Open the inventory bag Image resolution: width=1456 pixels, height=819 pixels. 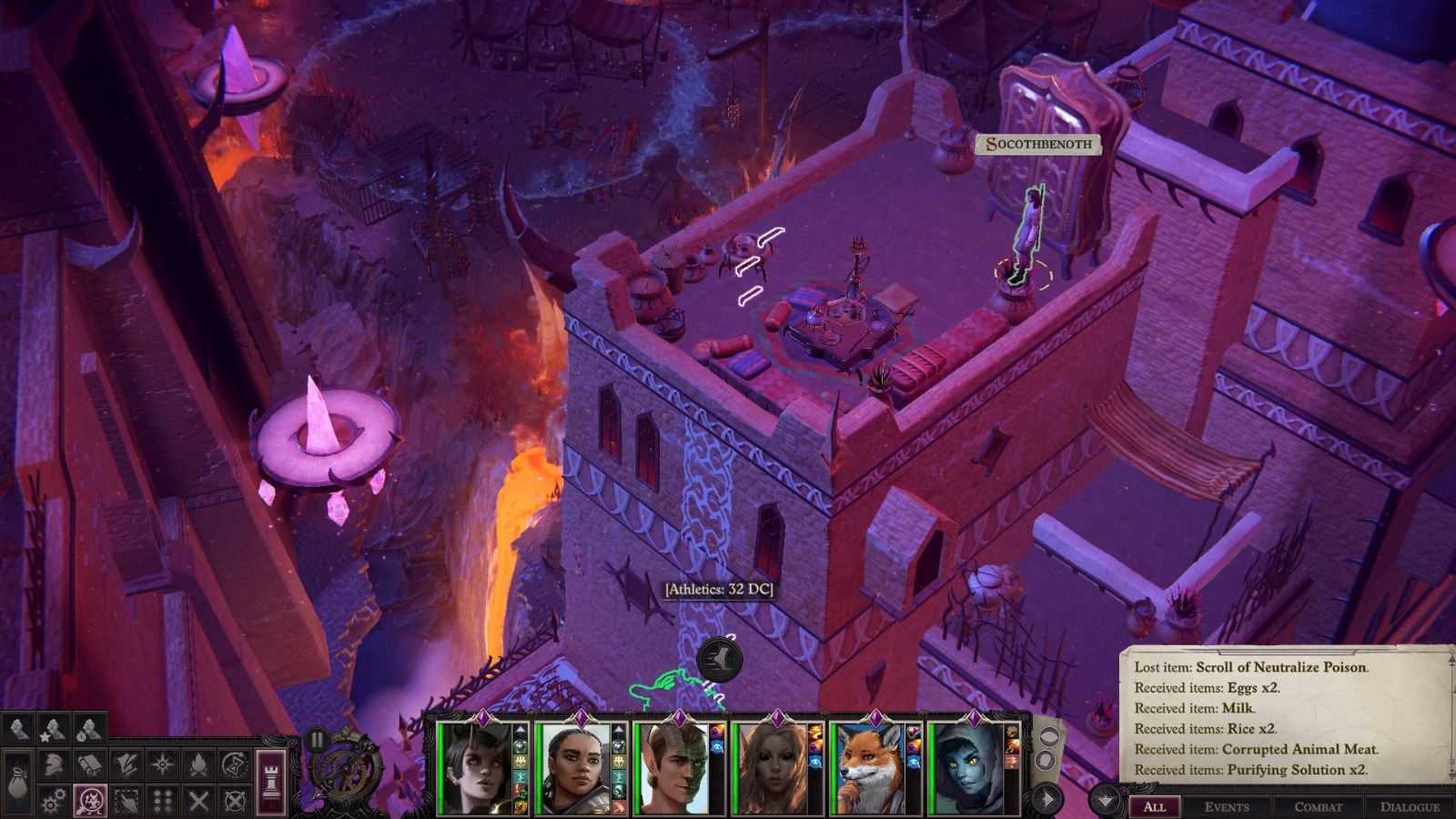coord(17,783)
